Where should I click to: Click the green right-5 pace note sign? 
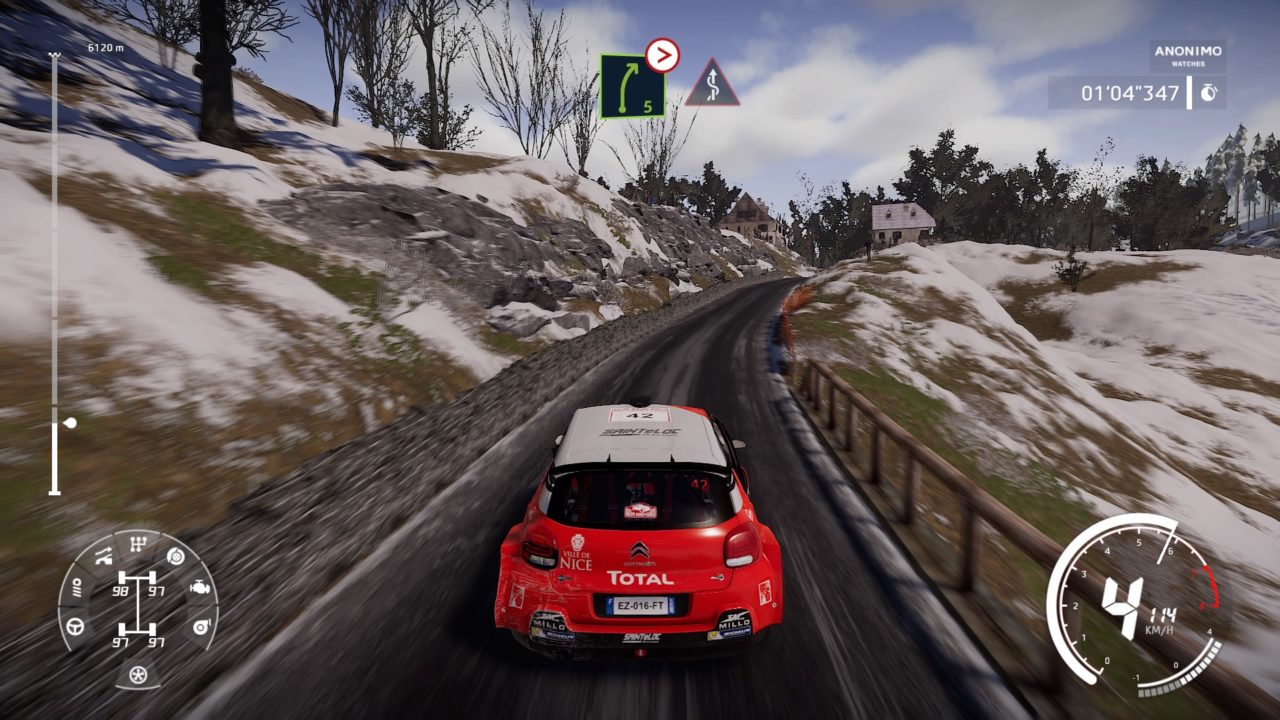[x=632, y=86]
